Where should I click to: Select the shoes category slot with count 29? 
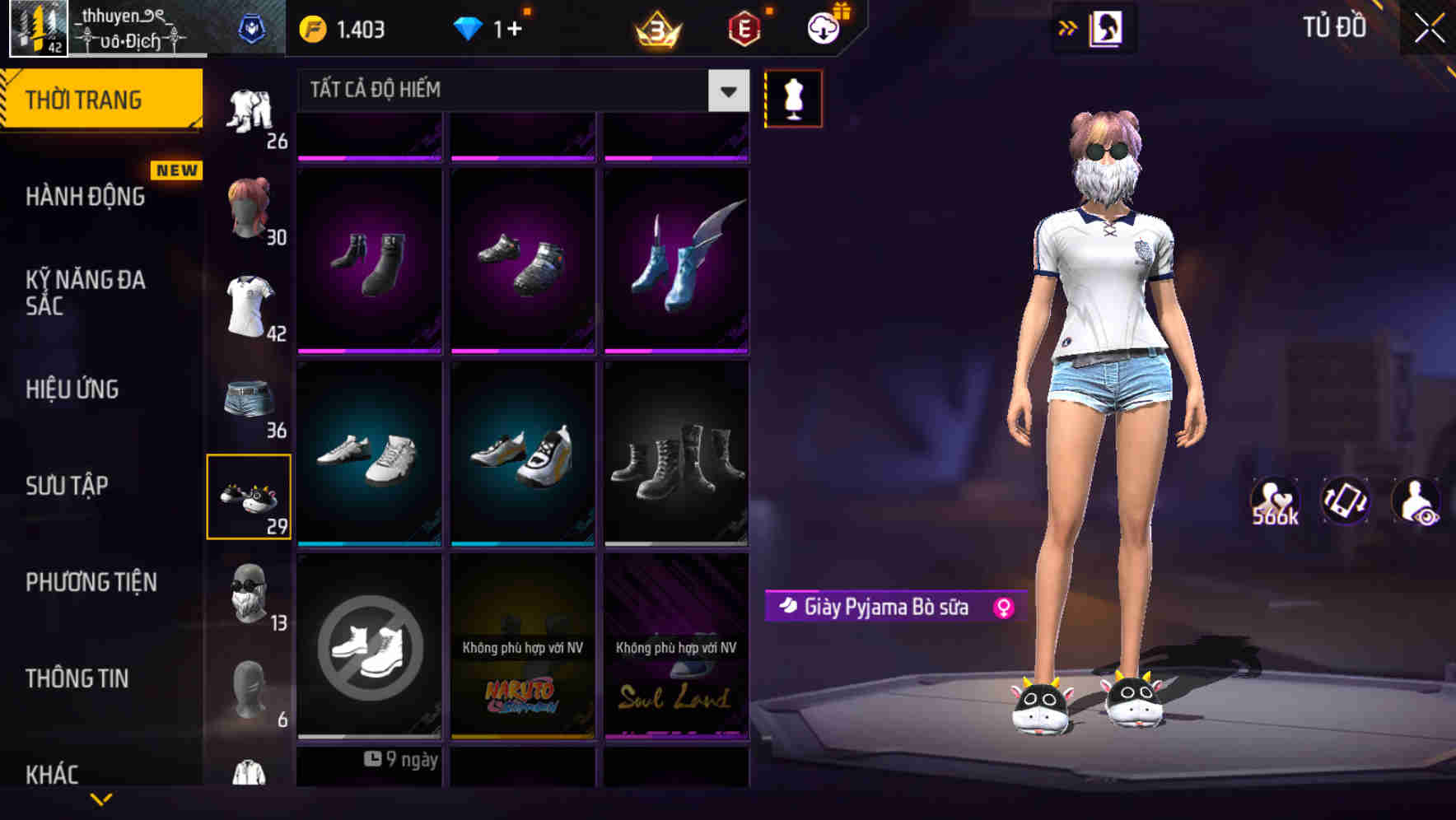251,495
